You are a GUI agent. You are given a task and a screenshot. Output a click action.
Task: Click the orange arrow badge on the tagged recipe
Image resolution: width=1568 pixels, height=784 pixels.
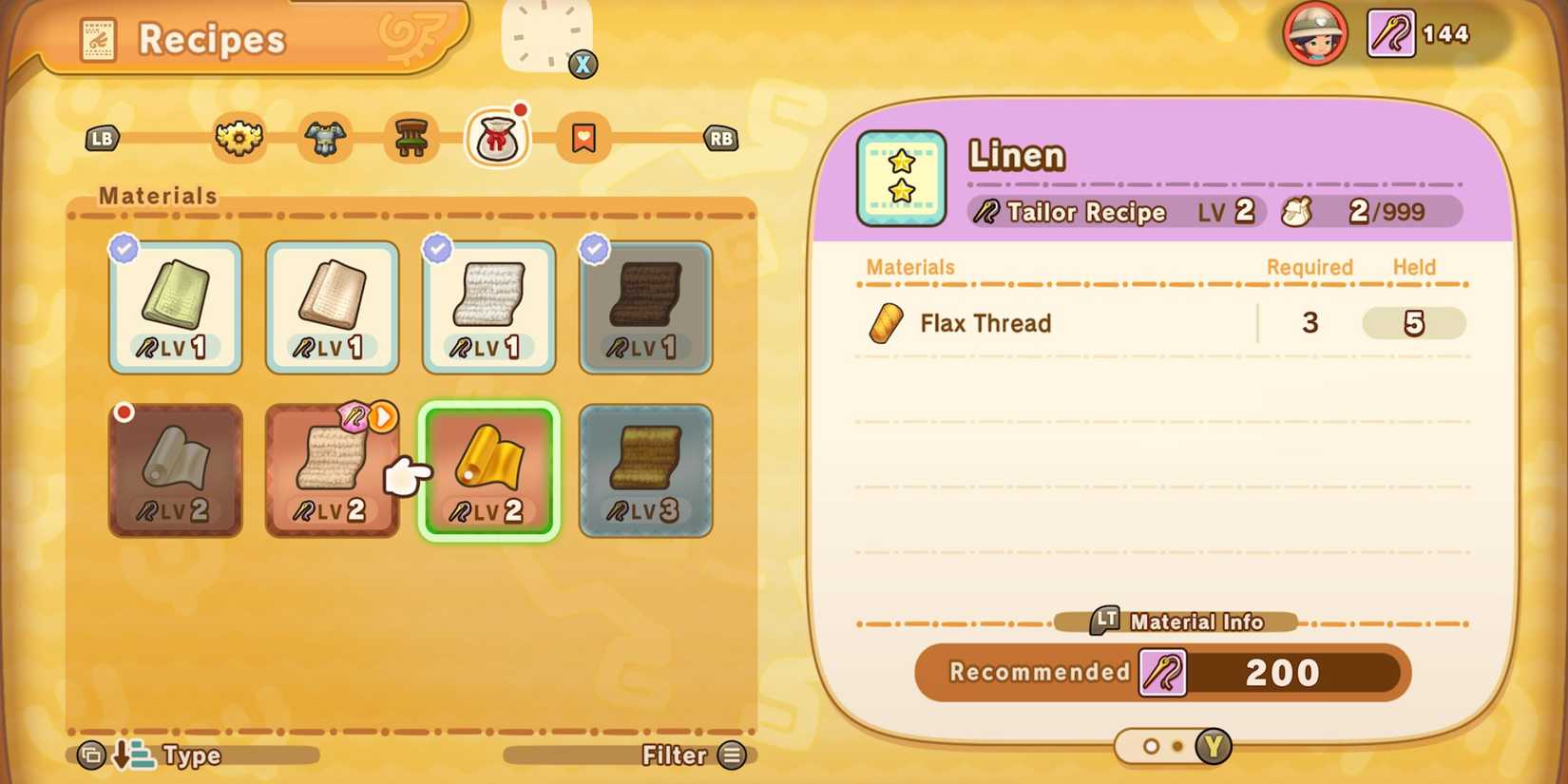[384, 418]
